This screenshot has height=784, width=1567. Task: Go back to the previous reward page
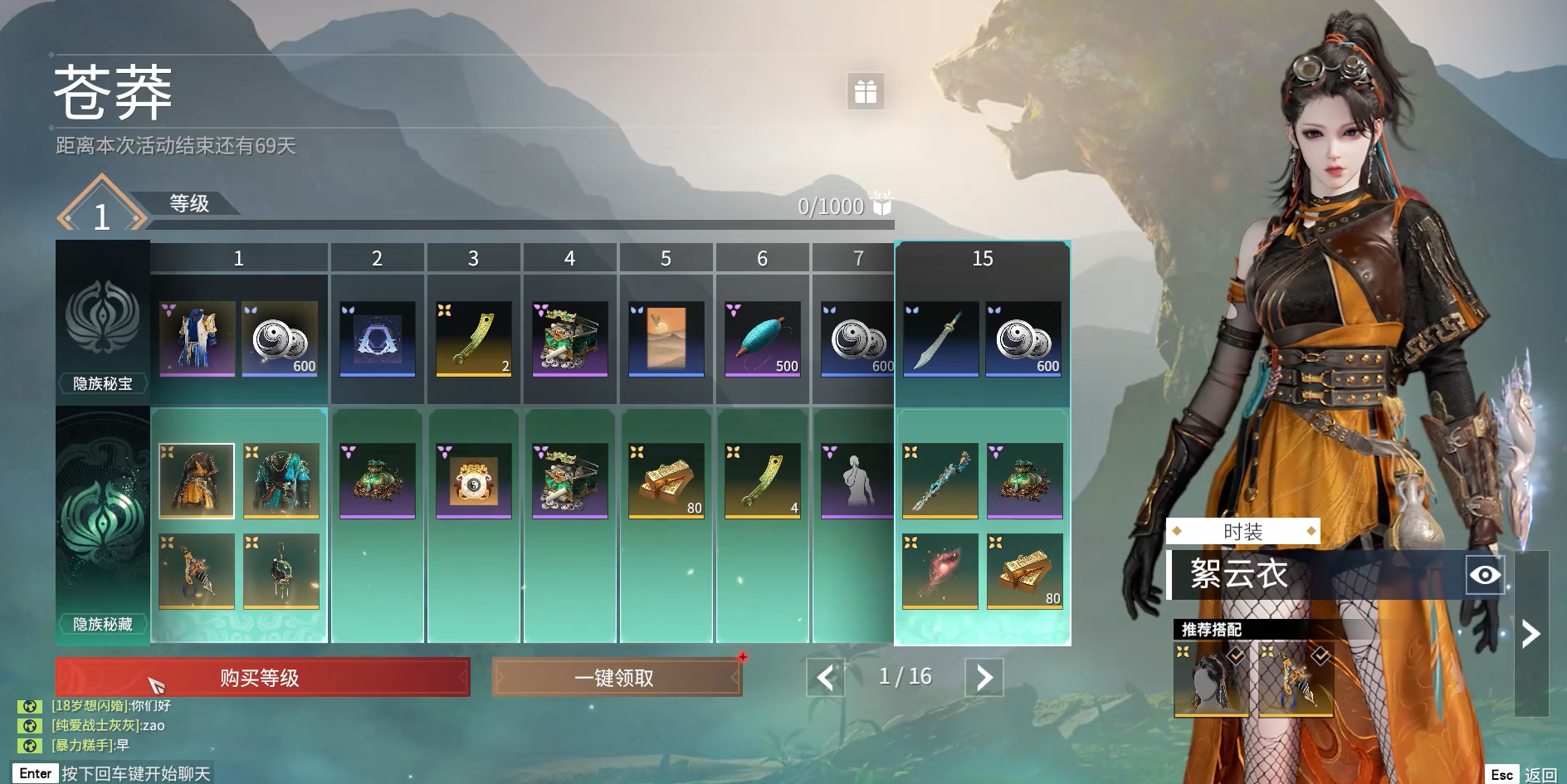[x=825, y=678]
